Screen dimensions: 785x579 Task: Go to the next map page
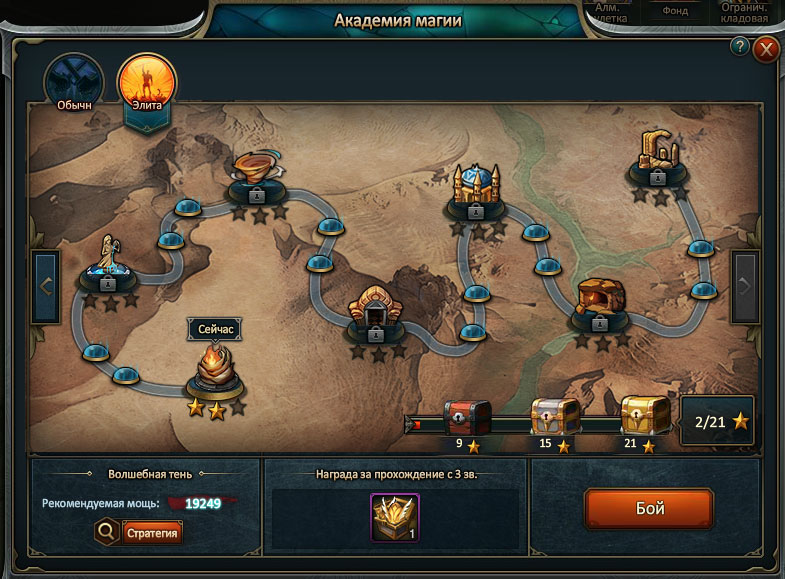tap(745, 286)
